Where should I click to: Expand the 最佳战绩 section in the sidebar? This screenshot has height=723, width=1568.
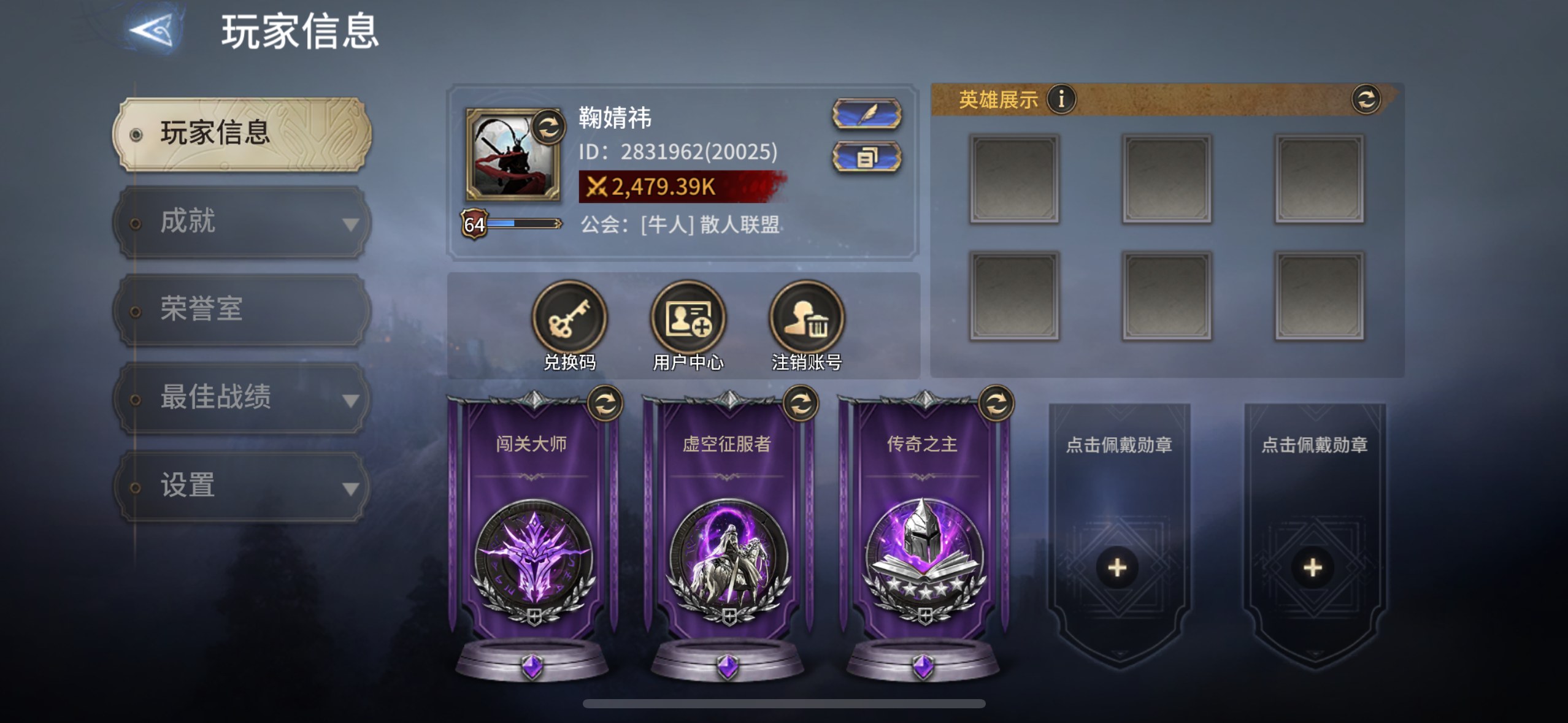click(352, 400)
